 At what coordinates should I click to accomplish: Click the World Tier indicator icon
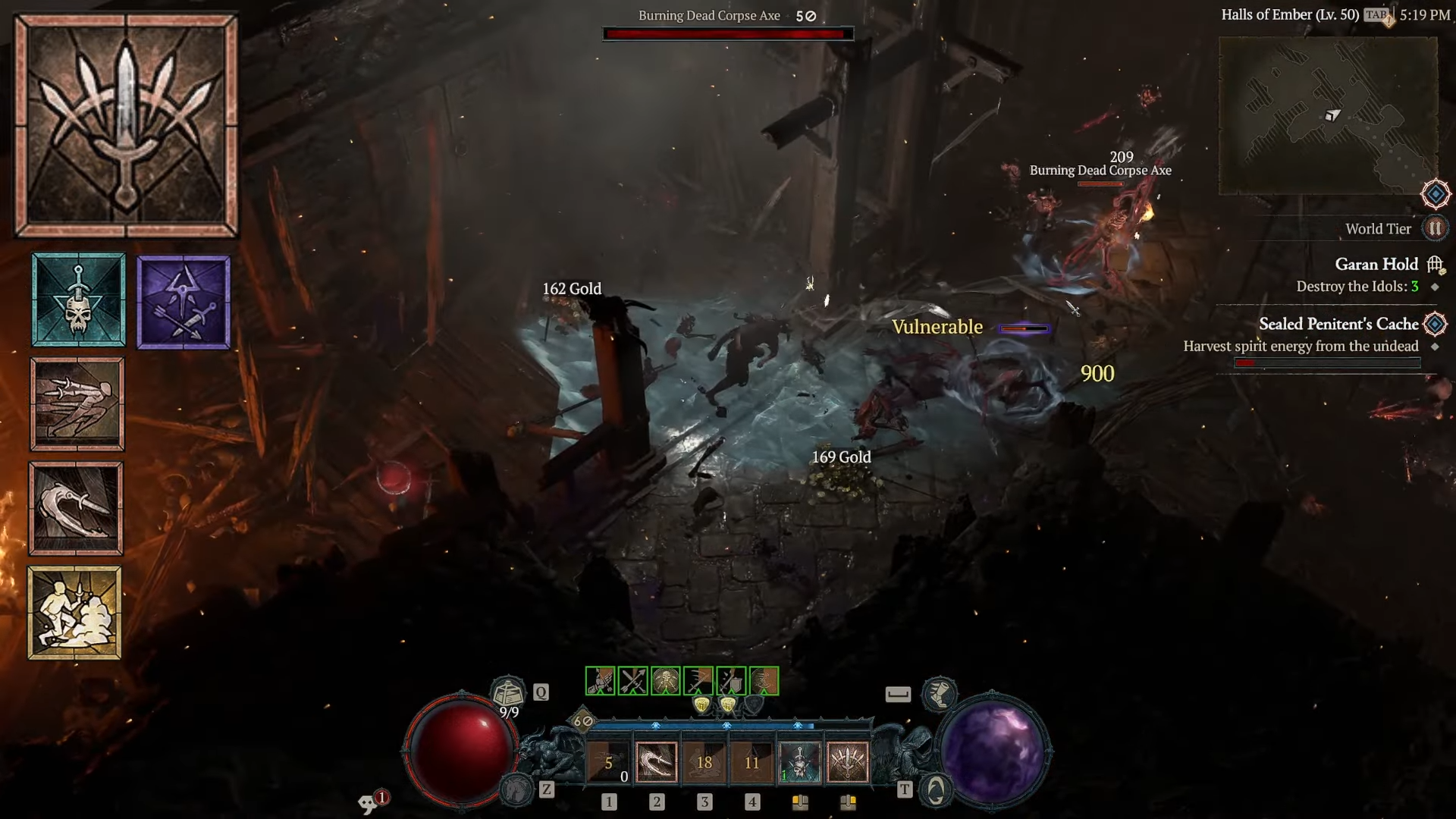coord(1434,228)
